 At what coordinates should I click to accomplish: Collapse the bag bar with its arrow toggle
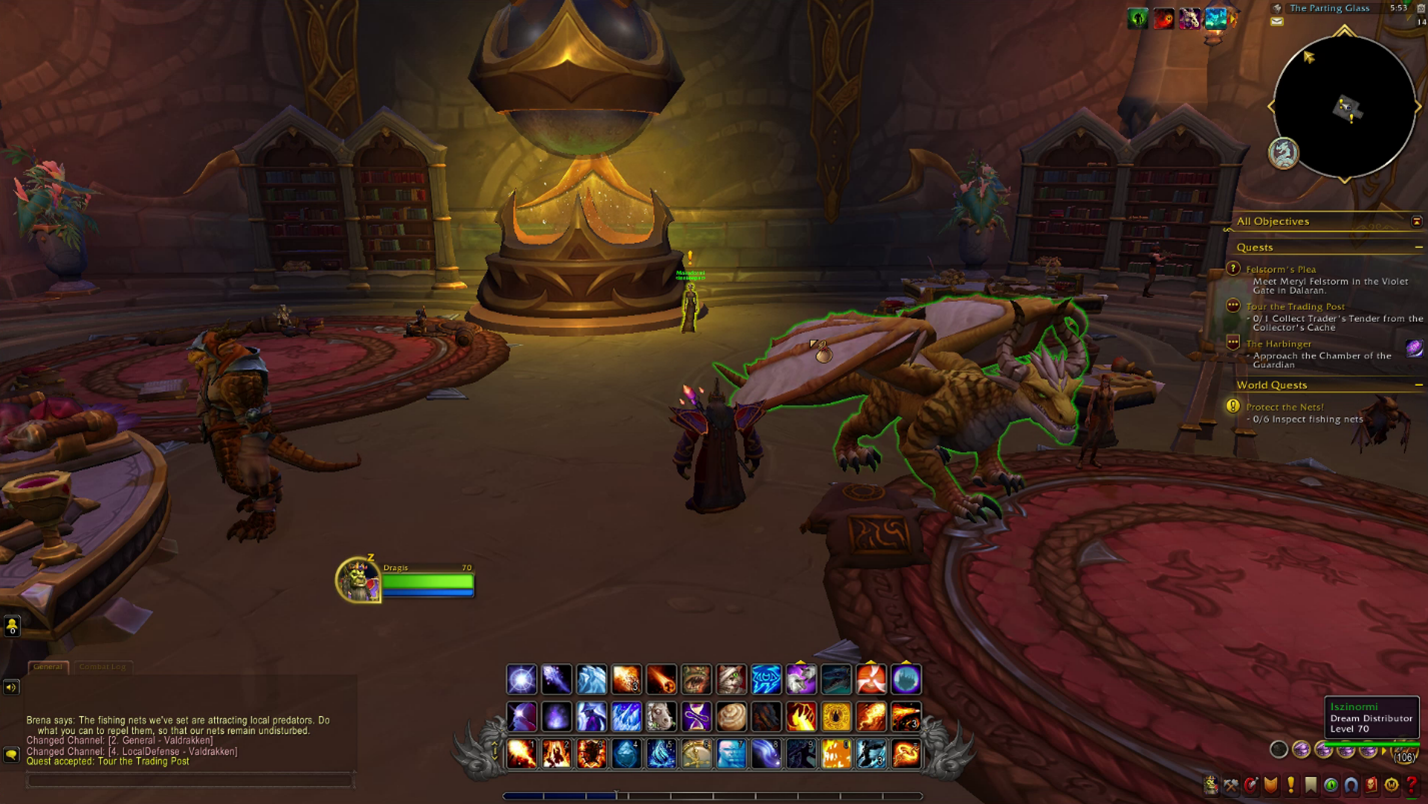(1384, 751)
